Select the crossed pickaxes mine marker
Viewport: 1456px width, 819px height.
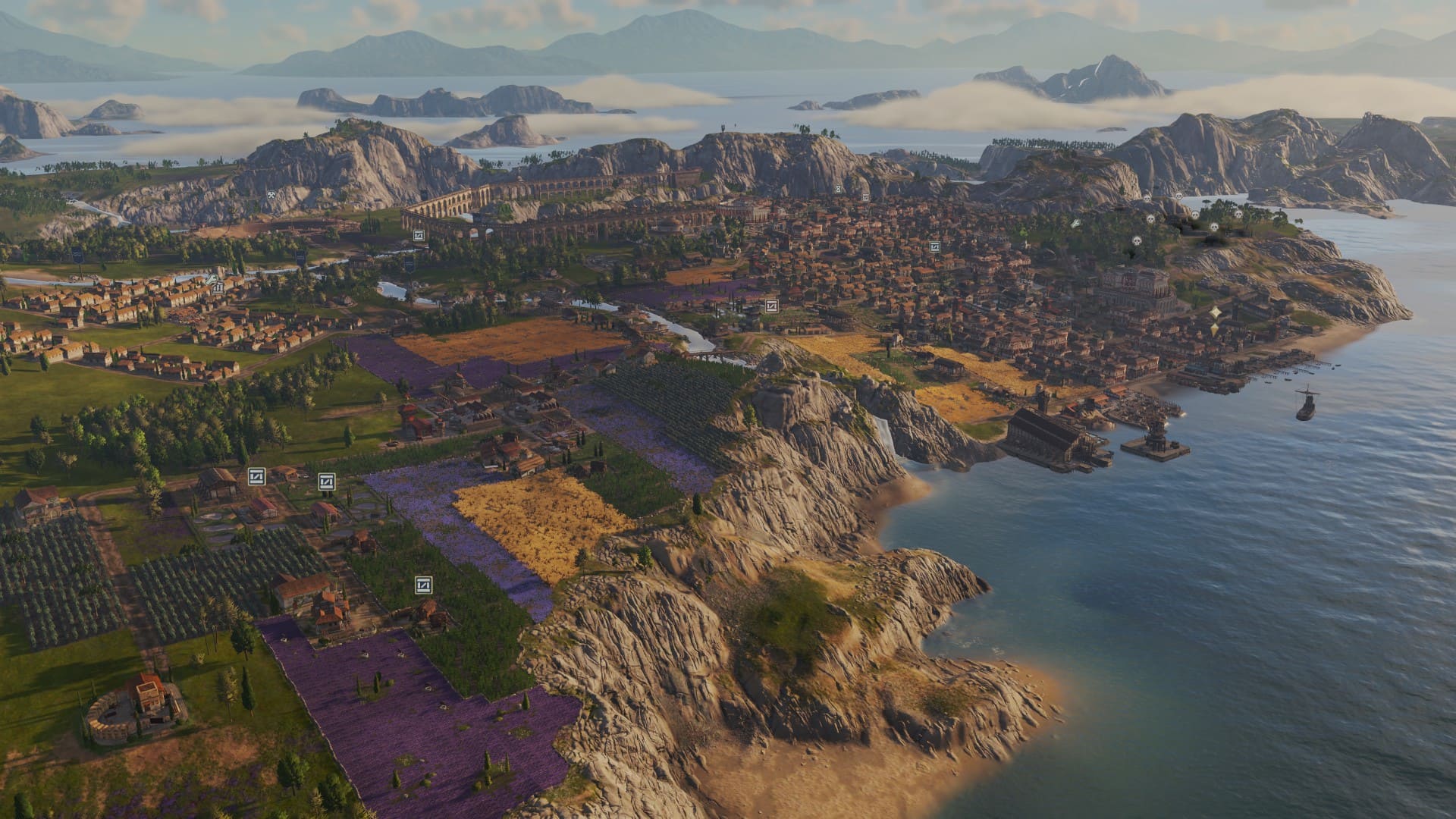point(271,194)
